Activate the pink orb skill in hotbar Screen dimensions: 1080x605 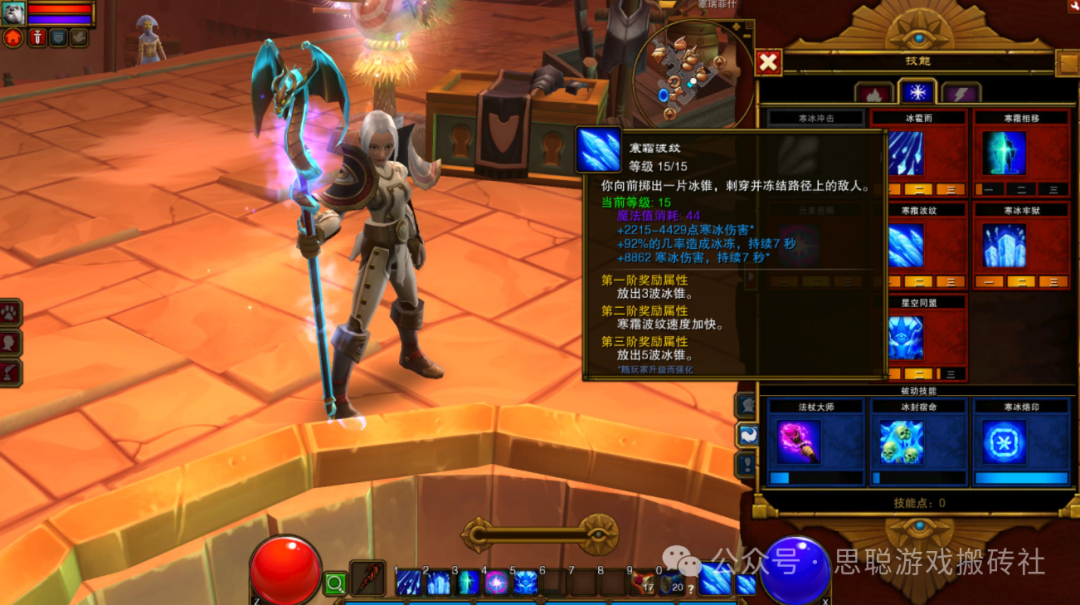(x=496, y=582)
